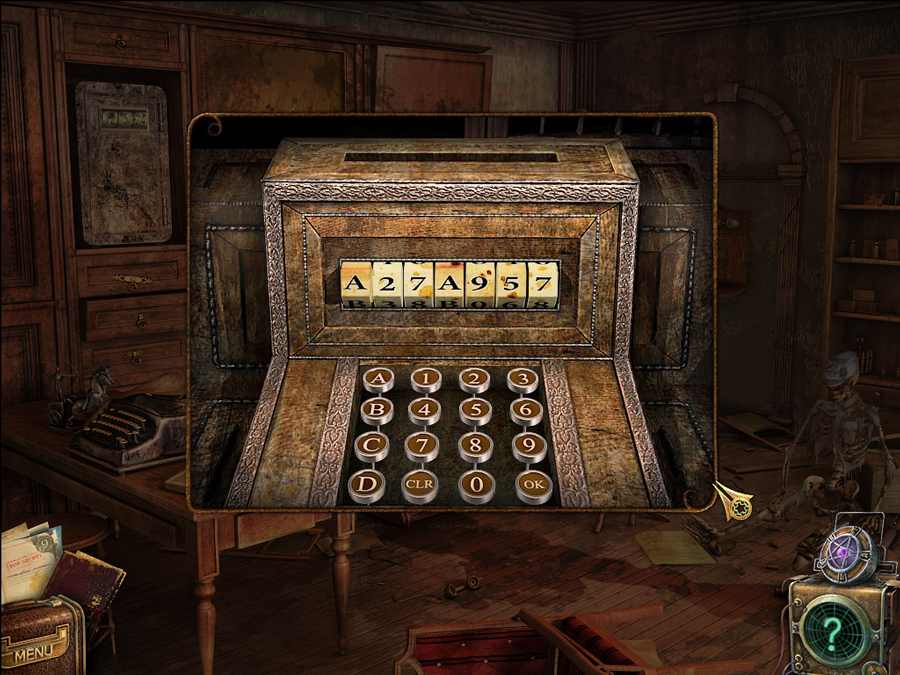This screenshot has width=900, height=675.
Task: Enter digit 0 on the keypad
Action: point(476,486)
